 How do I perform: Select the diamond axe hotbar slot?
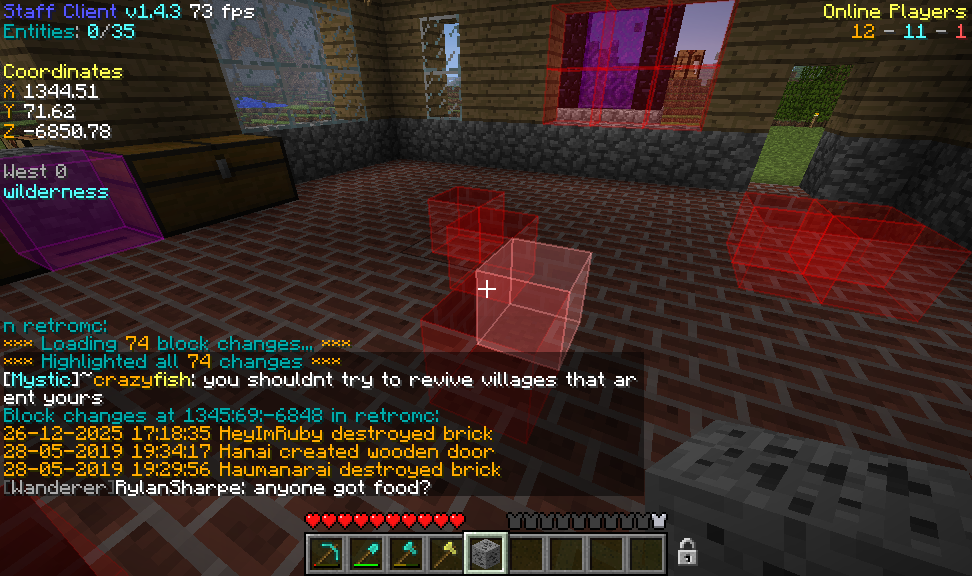(x=405, y=553)
